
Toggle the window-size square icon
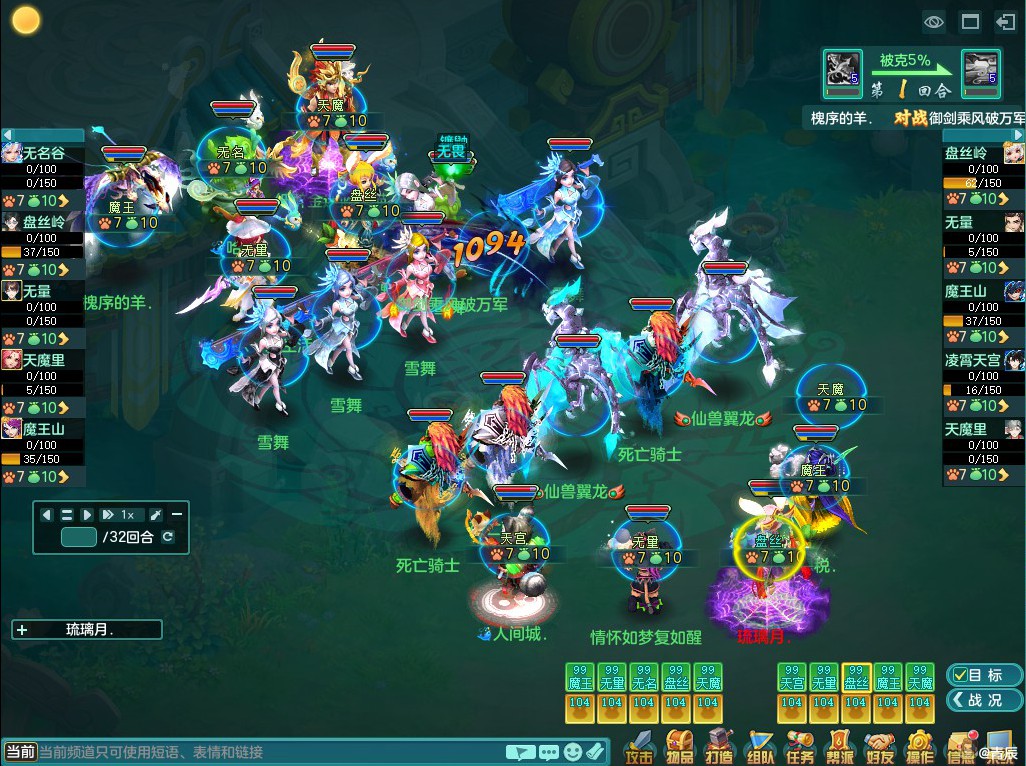tap(970, 21)
